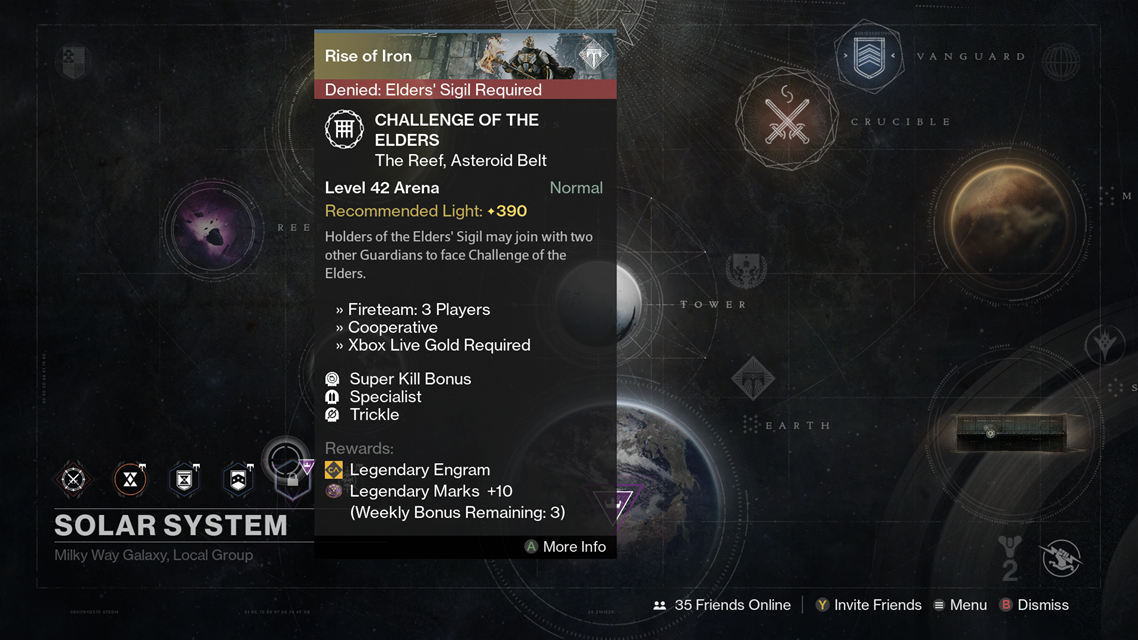Choose the red diamond crossed-swords activity
Screen dimensions: 1138x640
pyautogui.click(x=73, y=480)
